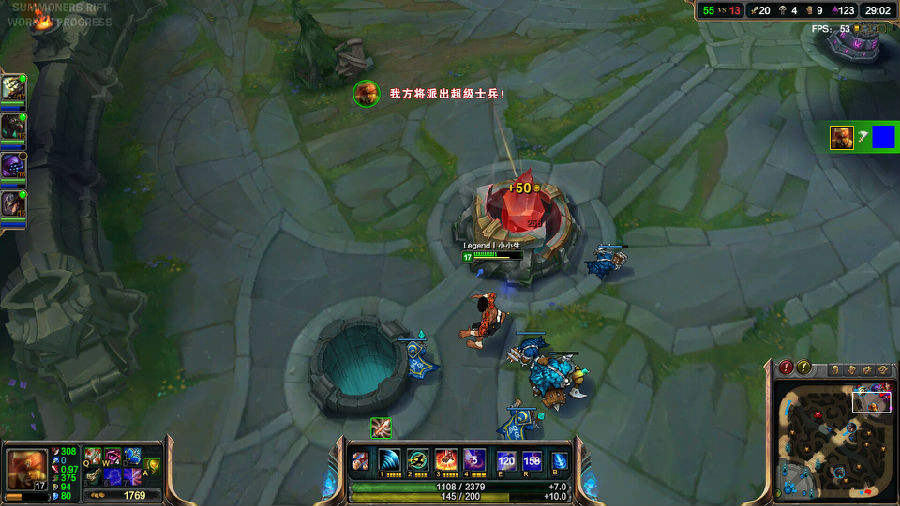Select the purple hooded ally portrait
Image resolution: width=900 pixels, height=506 pixels.
click(x=13, y=165)
